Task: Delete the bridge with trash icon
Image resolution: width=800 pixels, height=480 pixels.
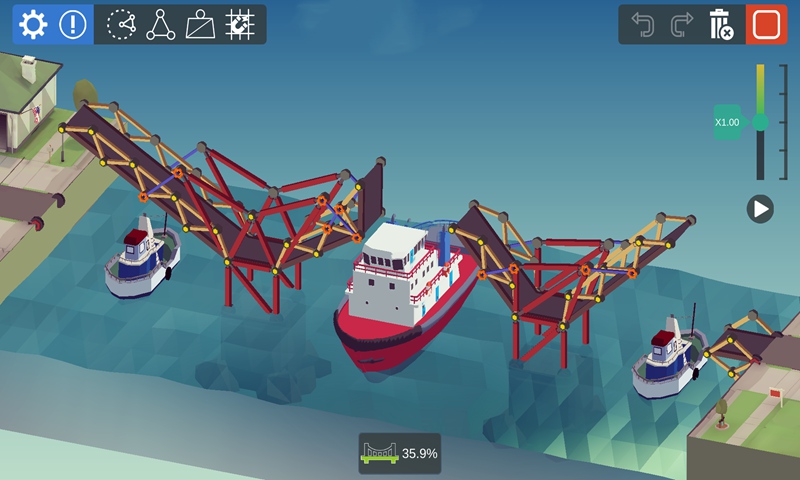Action: 721,25
